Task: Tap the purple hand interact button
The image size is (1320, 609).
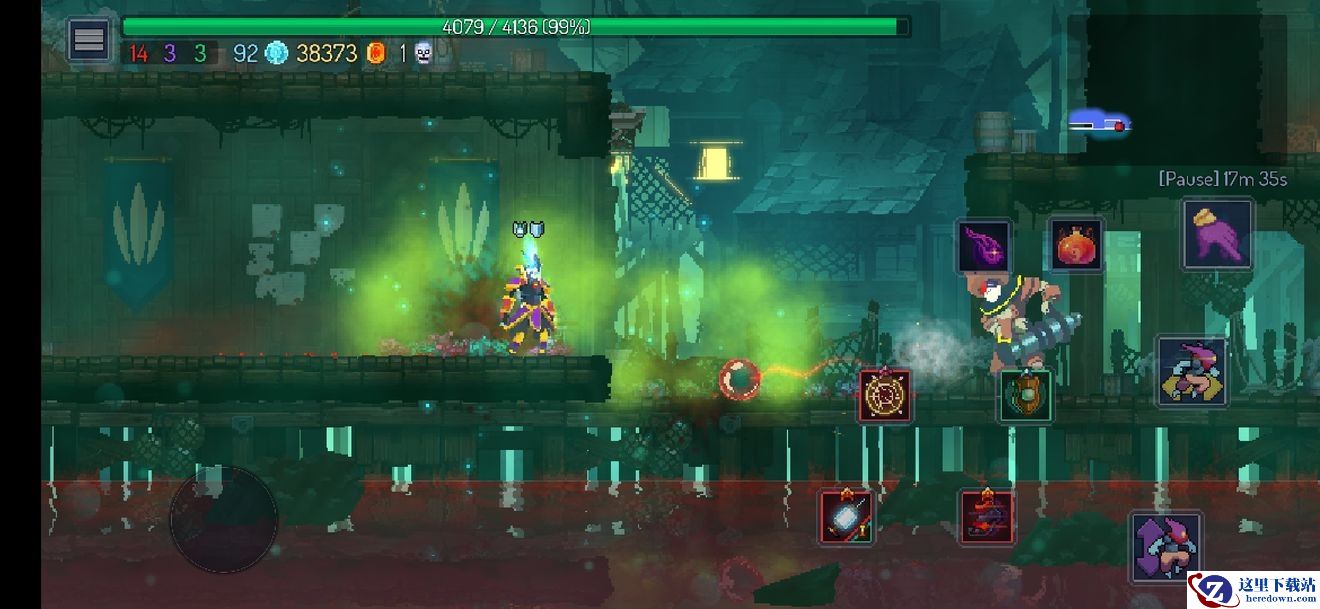Action: click(x=1217, y=234)
